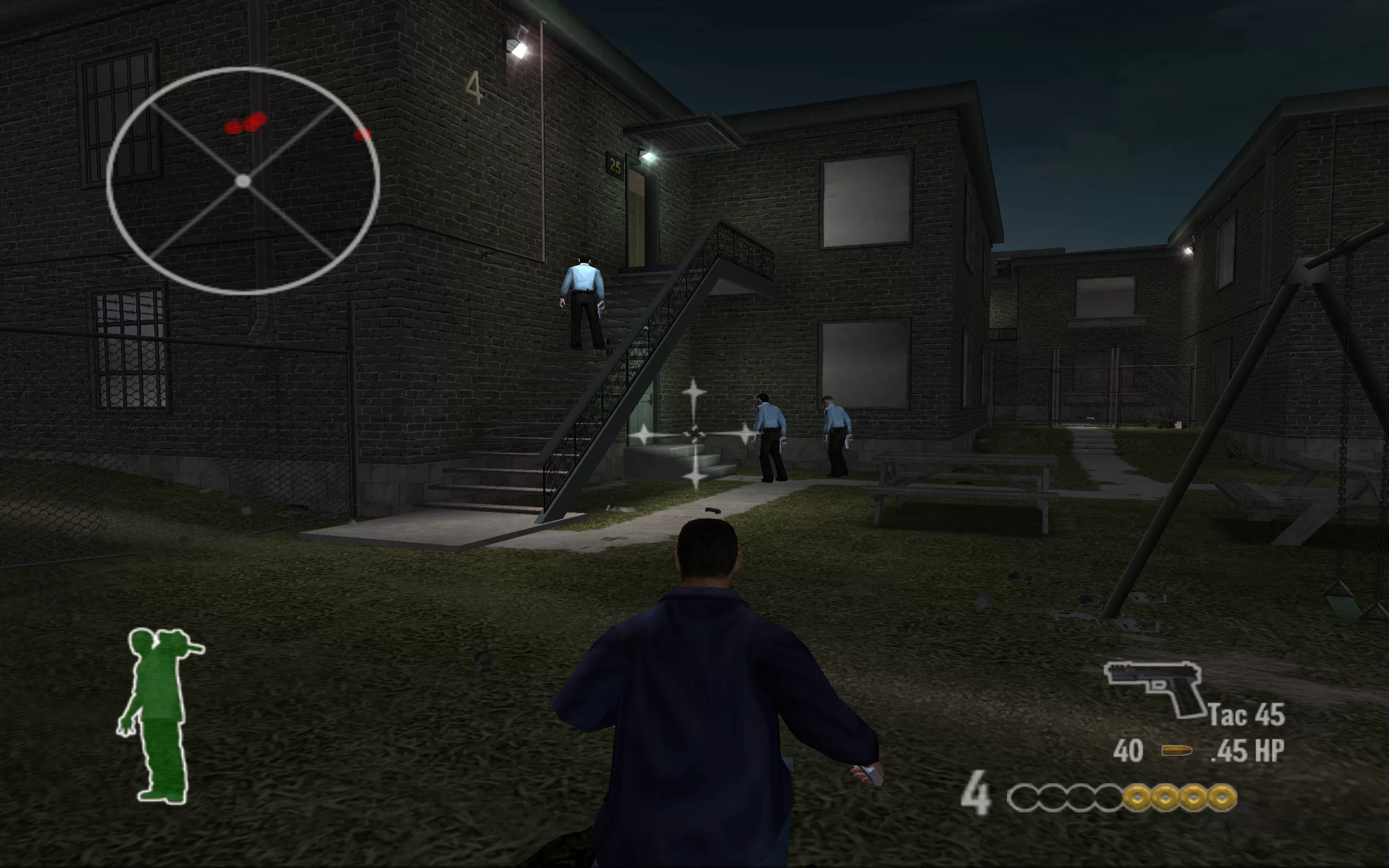Click the circular radar minimap
The image size is (1389, 868).
pos(243,181)
